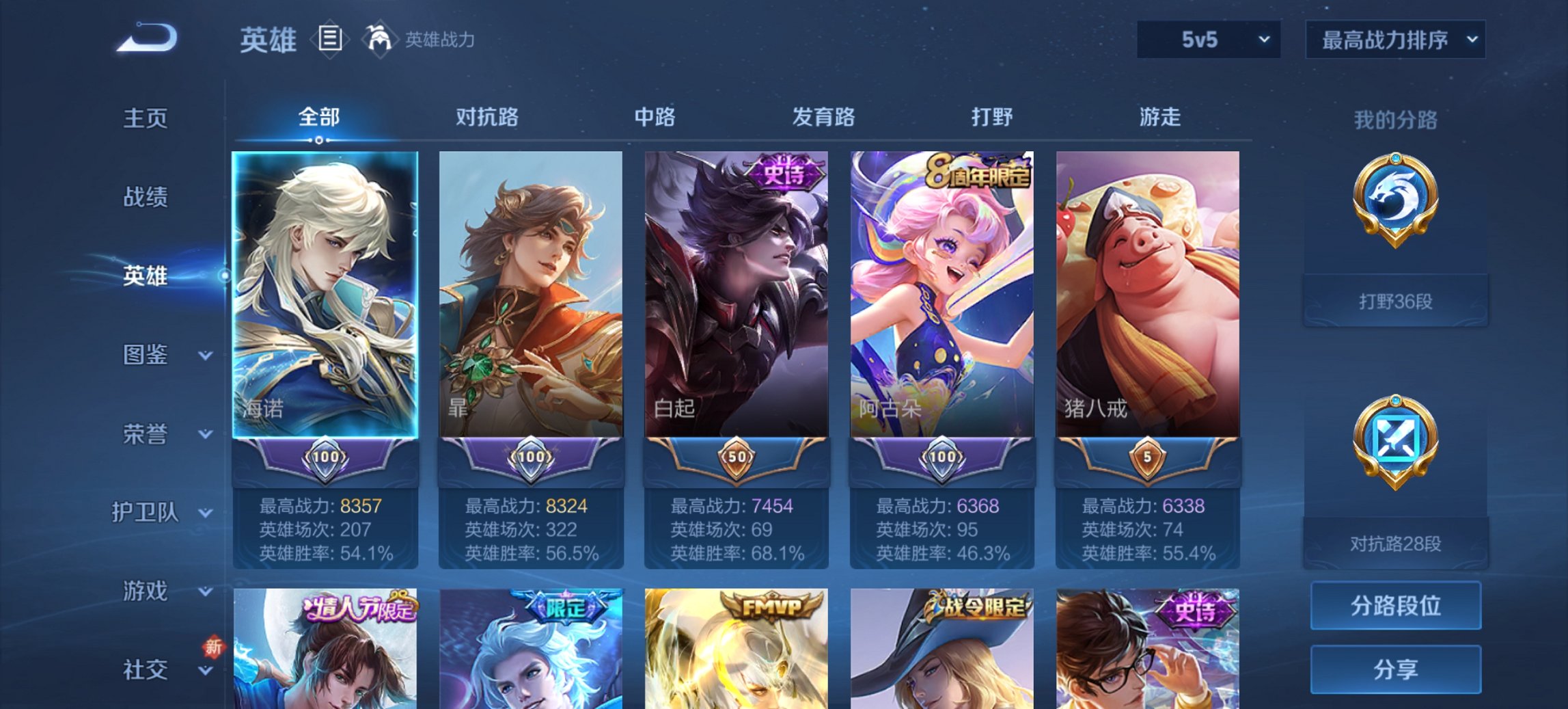Click the hero list scroll icon beside 英雄
The width and height of the screenshot is (1568, 709).
click(x=331, y=40)
